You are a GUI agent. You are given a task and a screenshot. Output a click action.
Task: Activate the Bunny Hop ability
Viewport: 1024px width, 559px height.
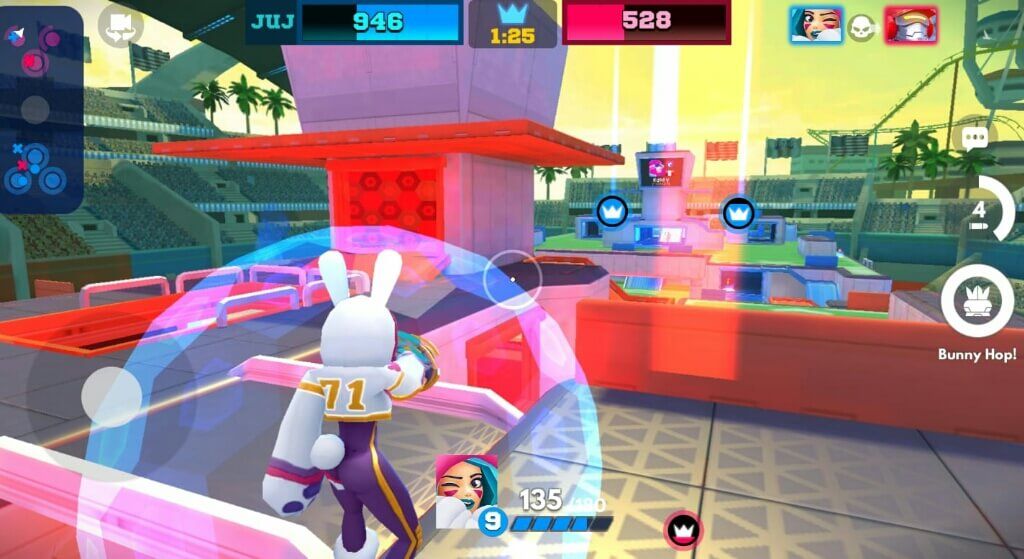[x=977, y=303]
